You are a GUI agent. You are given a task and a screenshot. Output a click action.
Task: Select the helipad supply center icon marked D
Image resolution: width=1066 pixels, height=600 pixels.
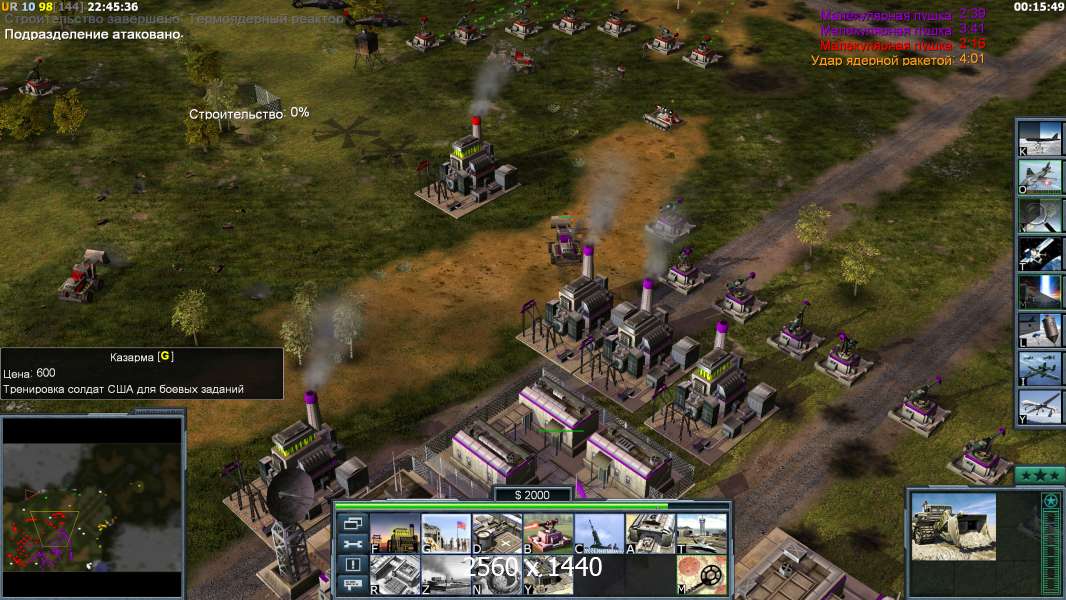tap(496, 533)
